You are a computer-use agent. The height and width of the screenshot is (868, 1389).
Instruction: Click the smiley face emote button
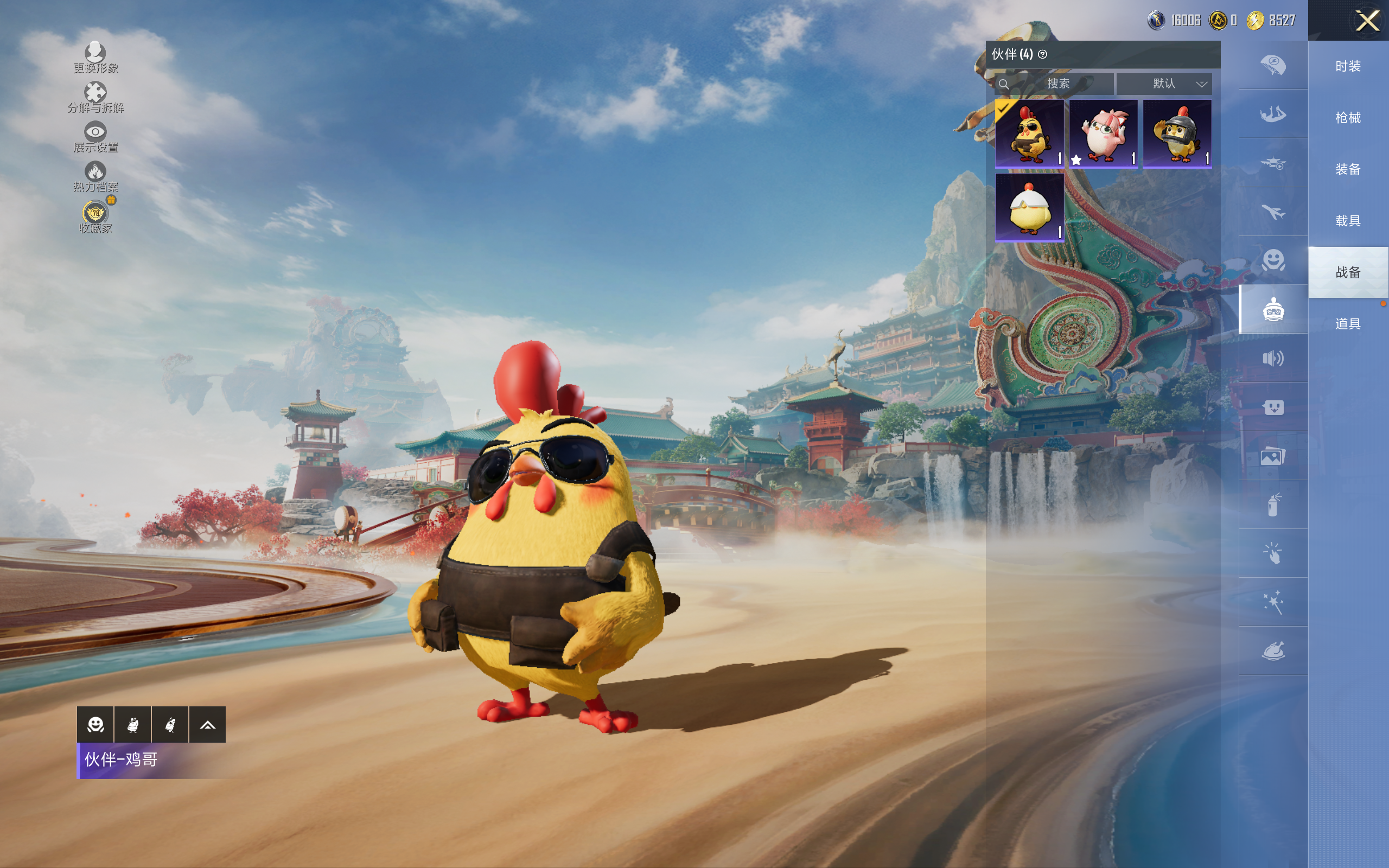click(x=95, y=724)
